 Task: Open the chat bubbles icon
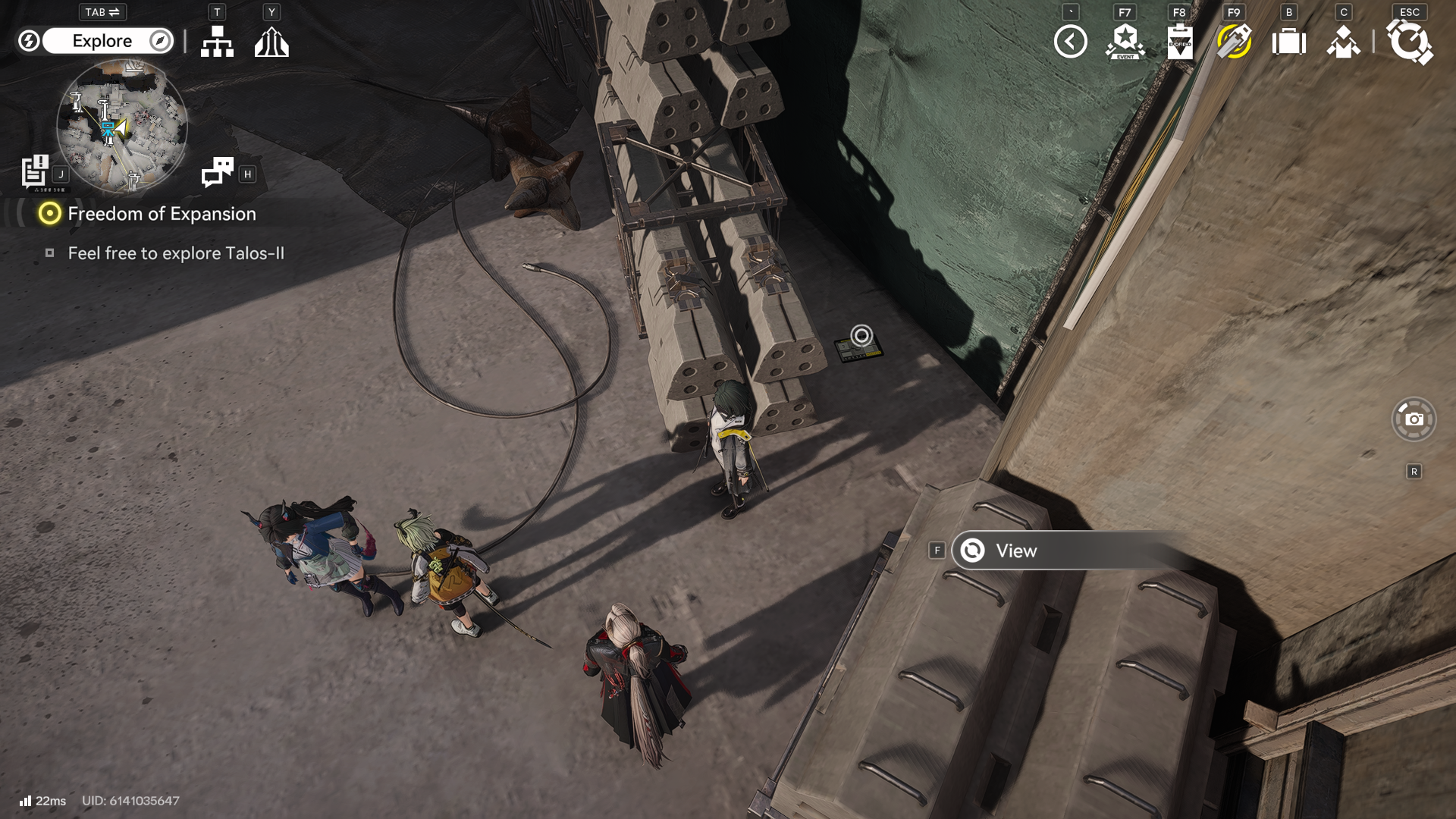218,172
